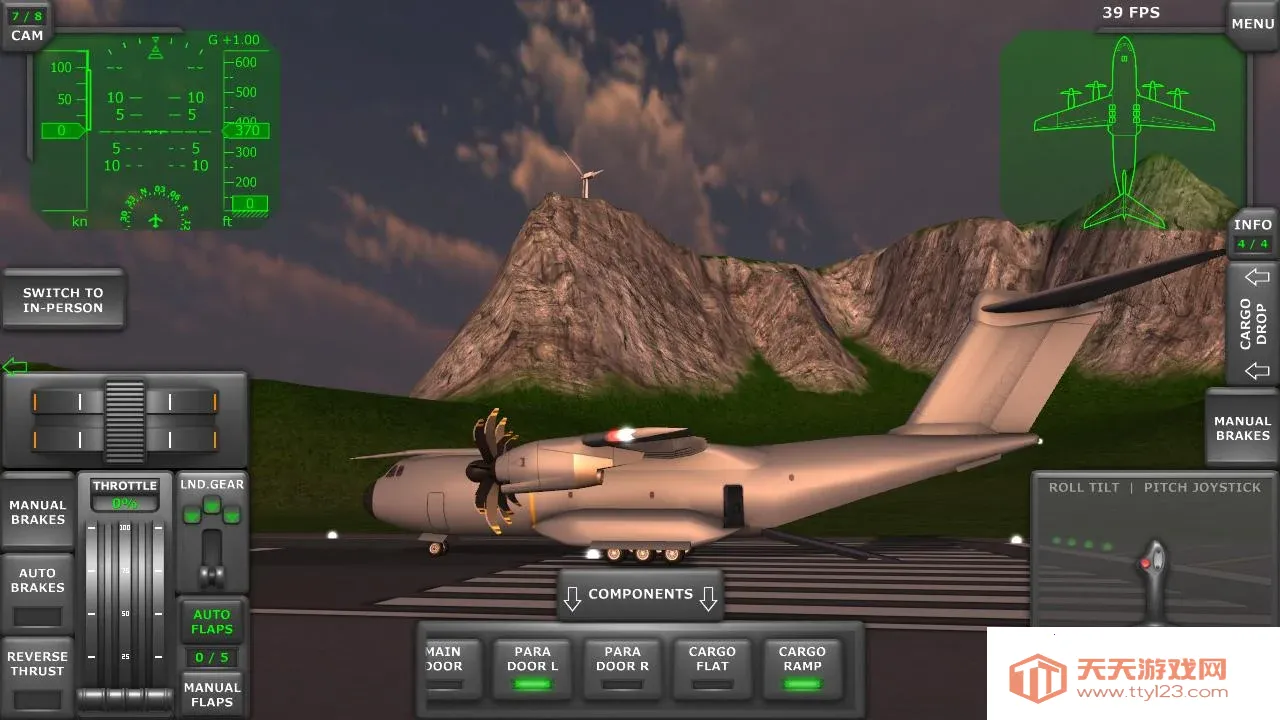This screenshot has width=1280, height=720.
Task: Open the MENU button
Action: pyautogui.click(x=1252, y=24)
